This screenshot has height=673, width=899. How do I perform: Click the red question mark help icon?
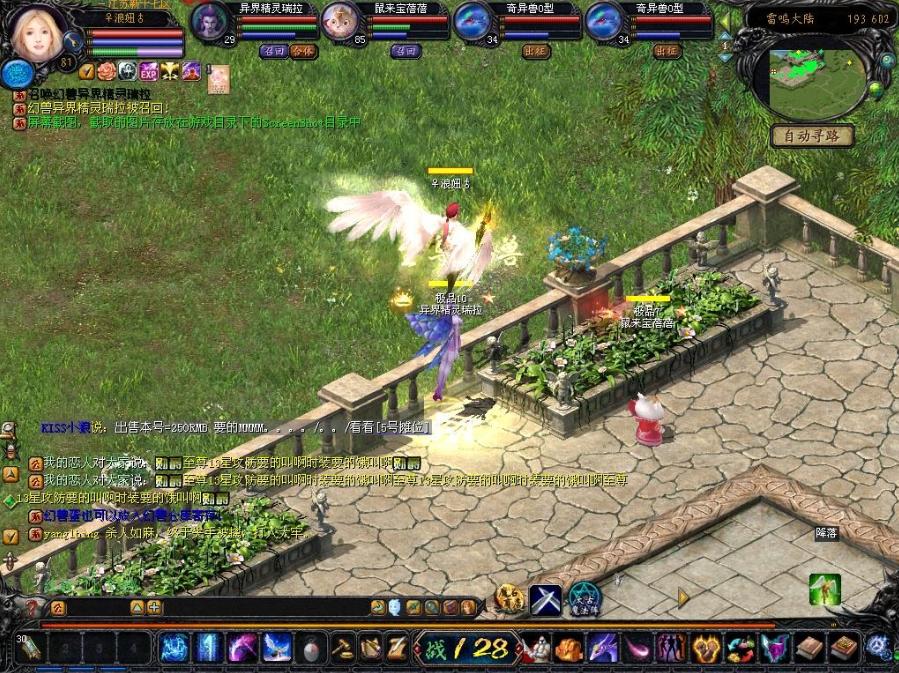(32, 607)
